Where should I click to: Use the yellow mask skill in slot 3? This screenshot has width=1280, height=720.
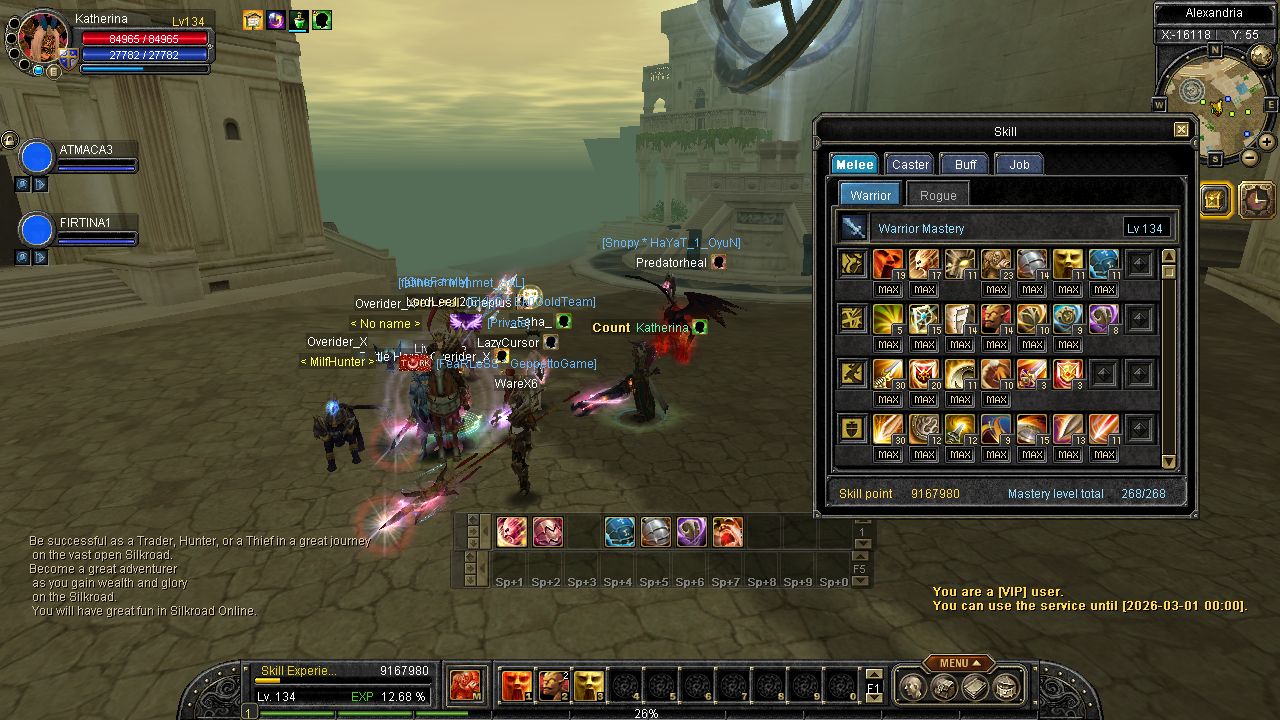(x=588, y=686)
